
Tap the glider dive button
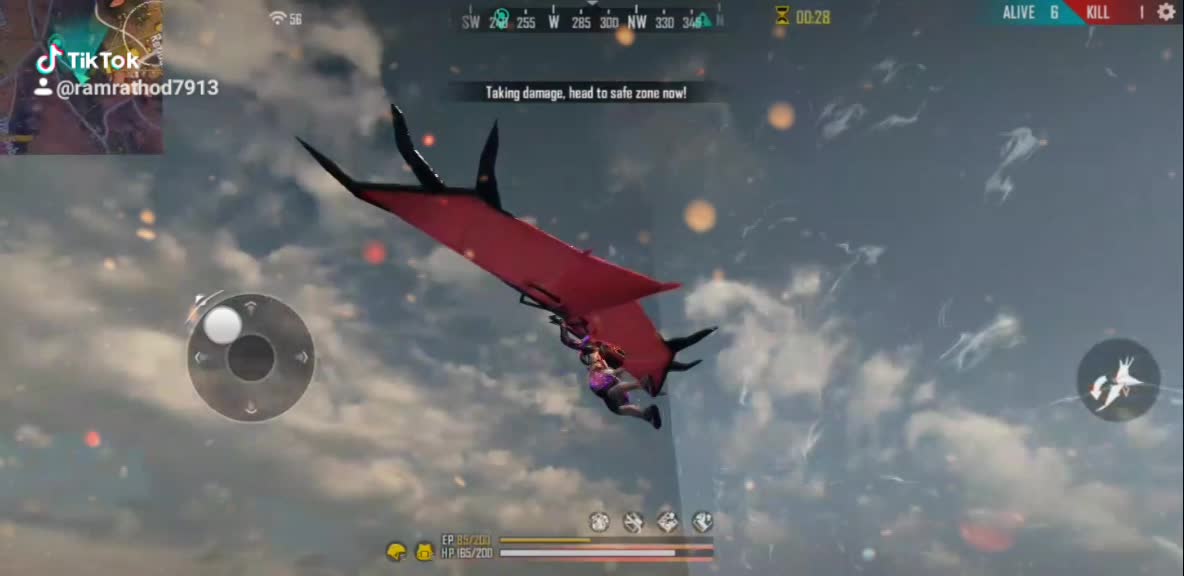[1118, 380]
